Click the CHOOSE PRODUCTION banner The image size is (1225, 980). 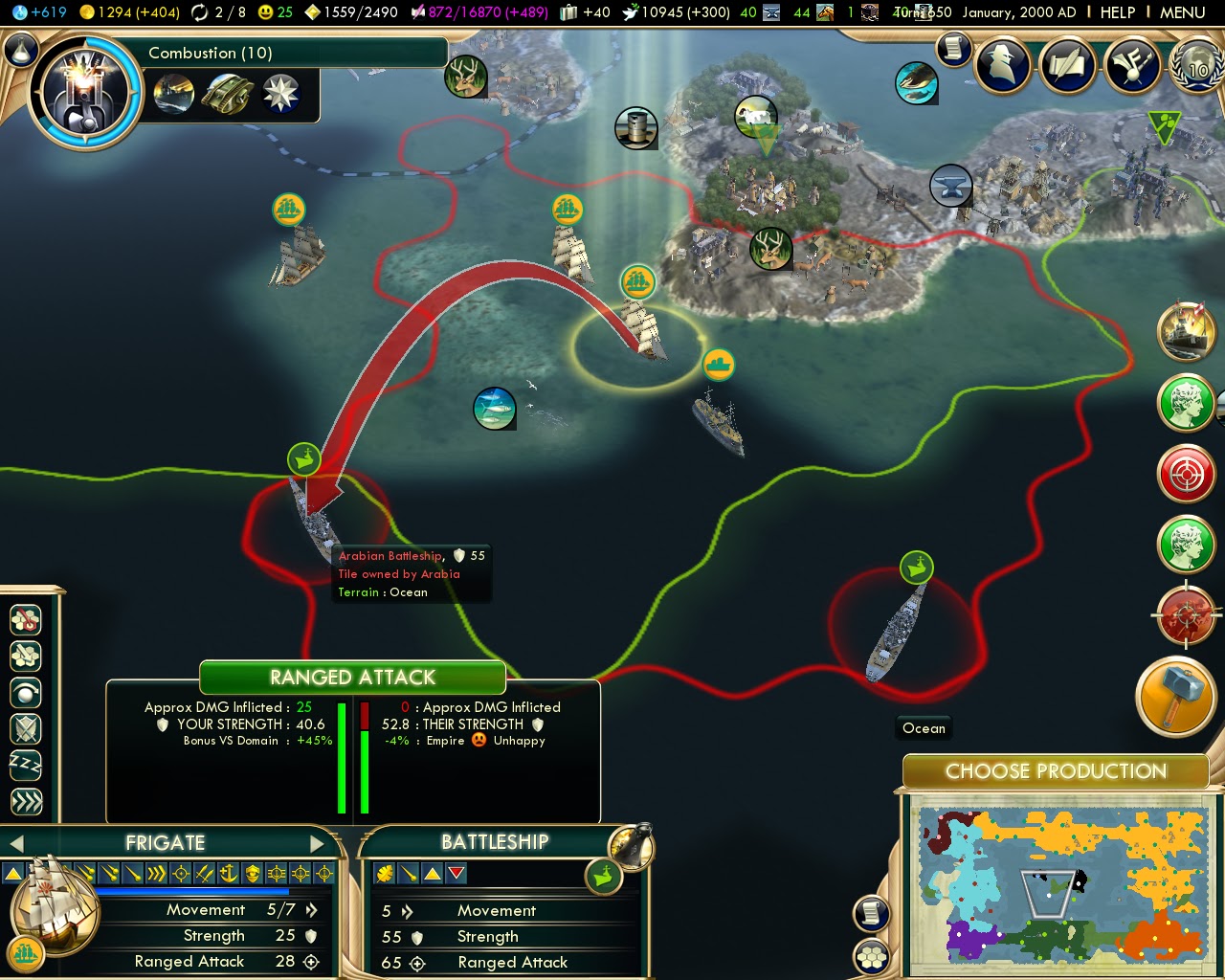1055,771
